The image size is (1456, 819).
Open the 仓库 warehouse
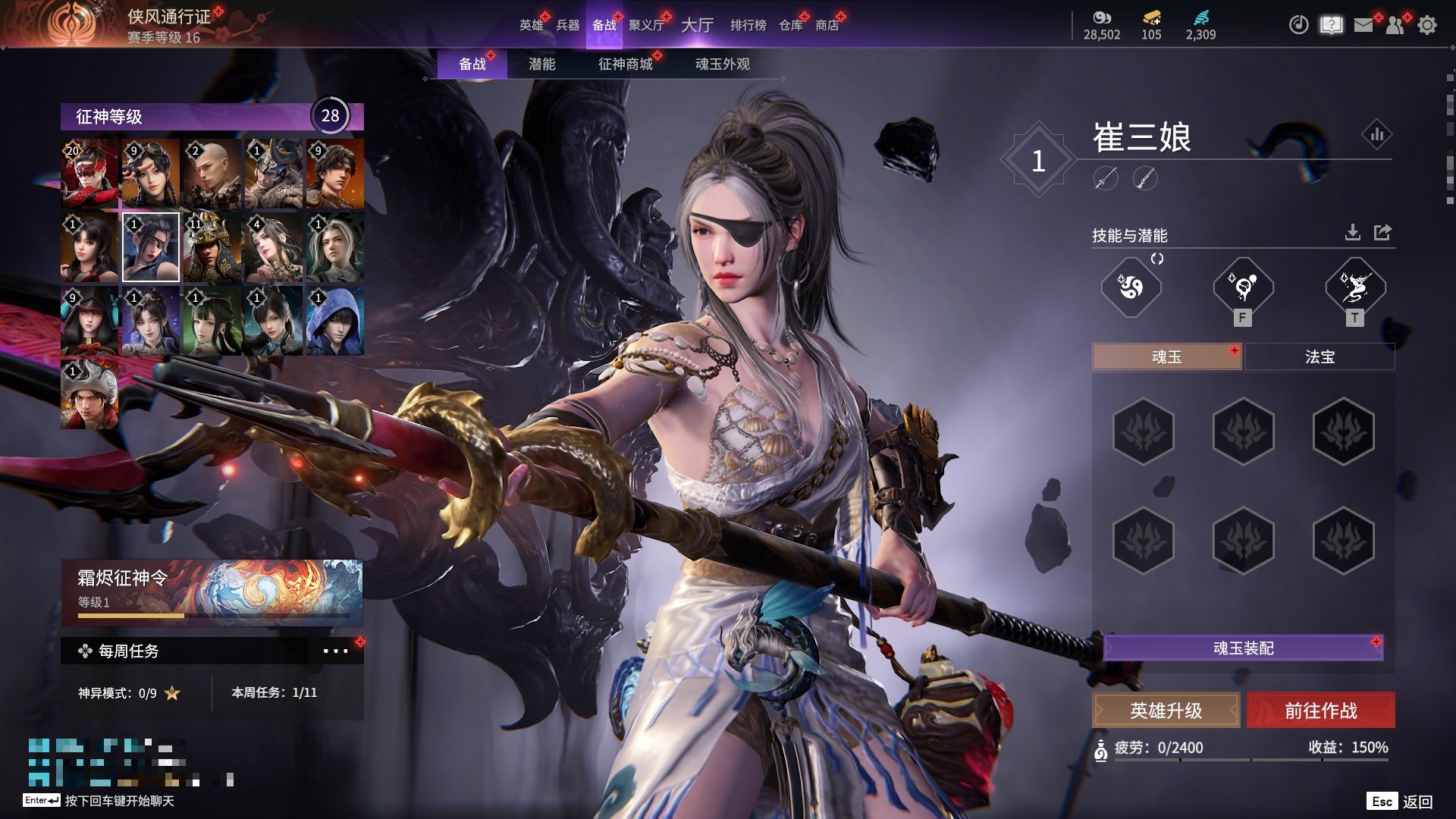[x=790, y=25]
